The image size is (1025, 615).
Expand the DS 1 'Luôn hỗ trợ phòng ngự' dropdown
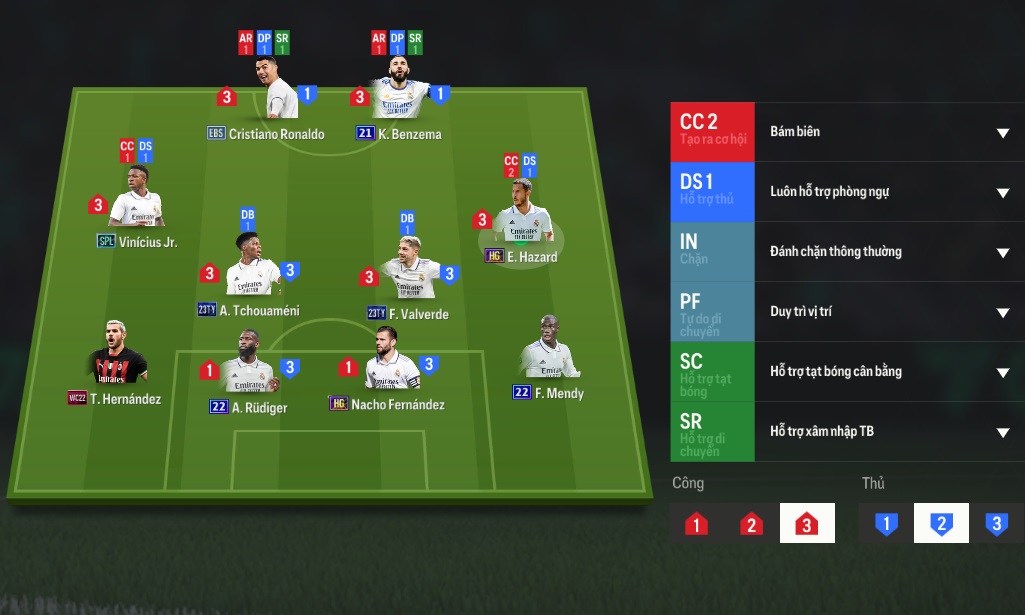coord(1002,193)
